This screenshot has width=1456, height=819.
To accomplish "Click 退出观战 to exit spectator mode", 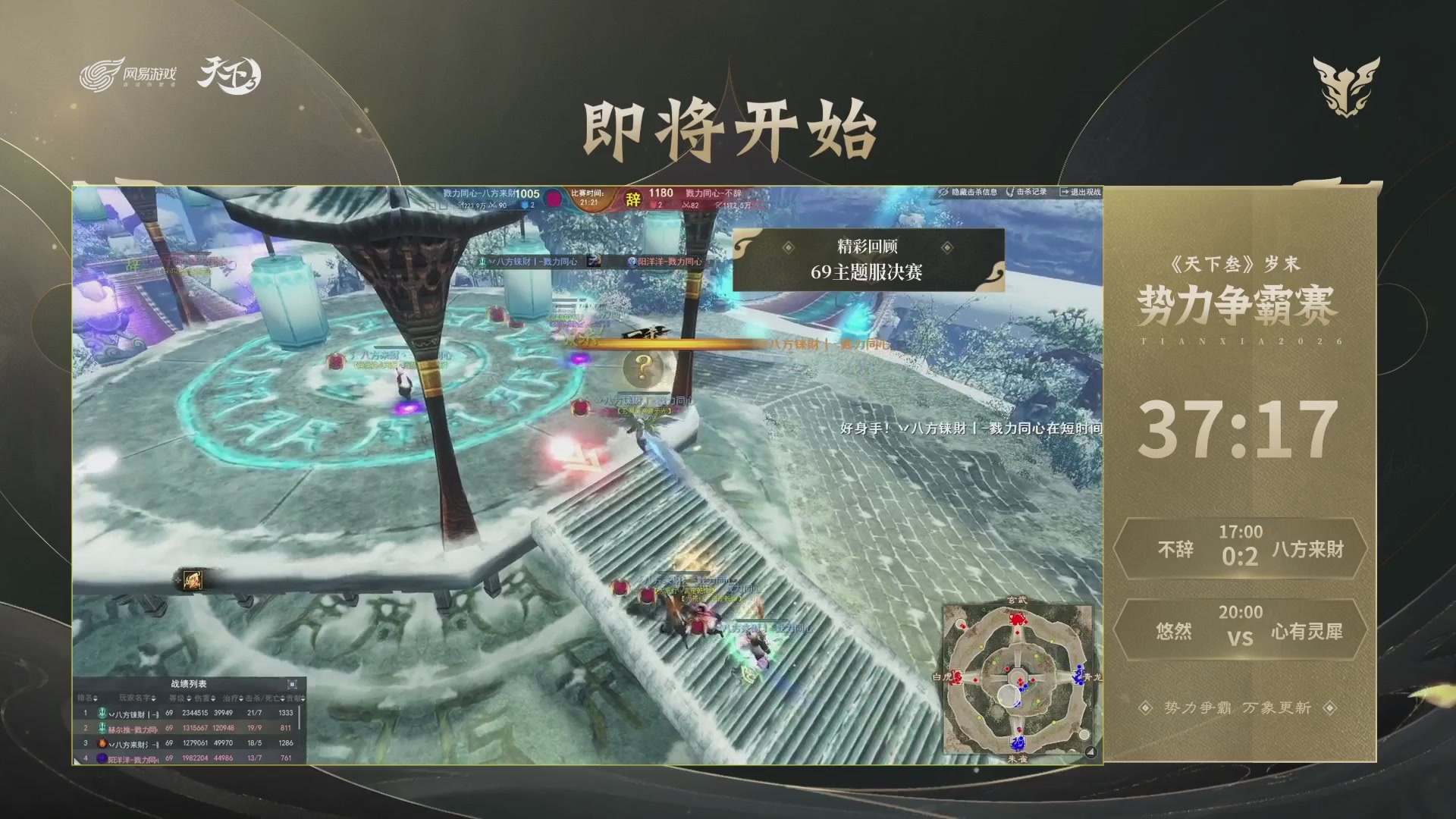I will (x=1087, y=192).
